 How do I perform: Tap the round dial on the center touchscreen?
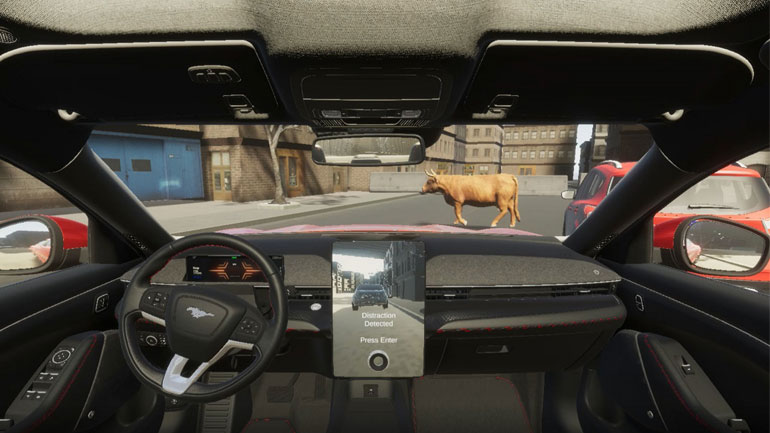pos(377,363)
